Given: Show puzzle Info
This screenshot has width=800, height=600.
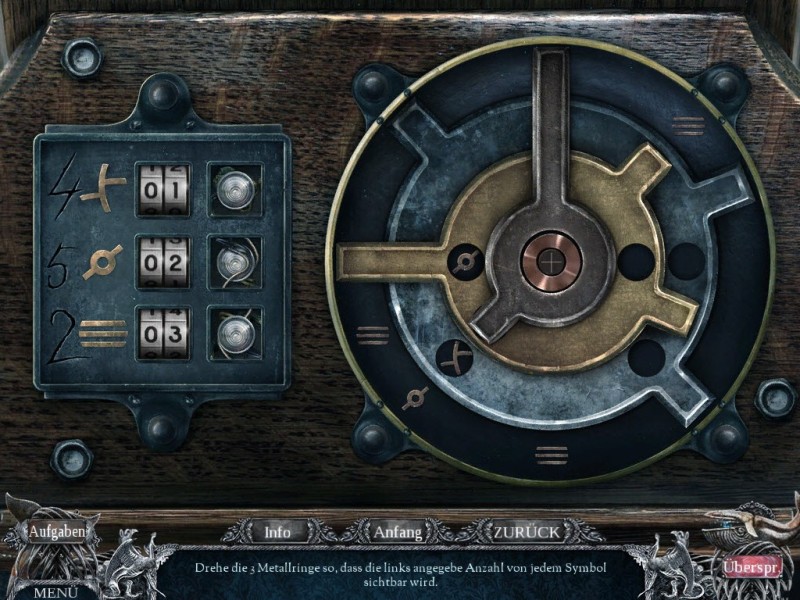Looking at the screenshot, I should point(277,532).
